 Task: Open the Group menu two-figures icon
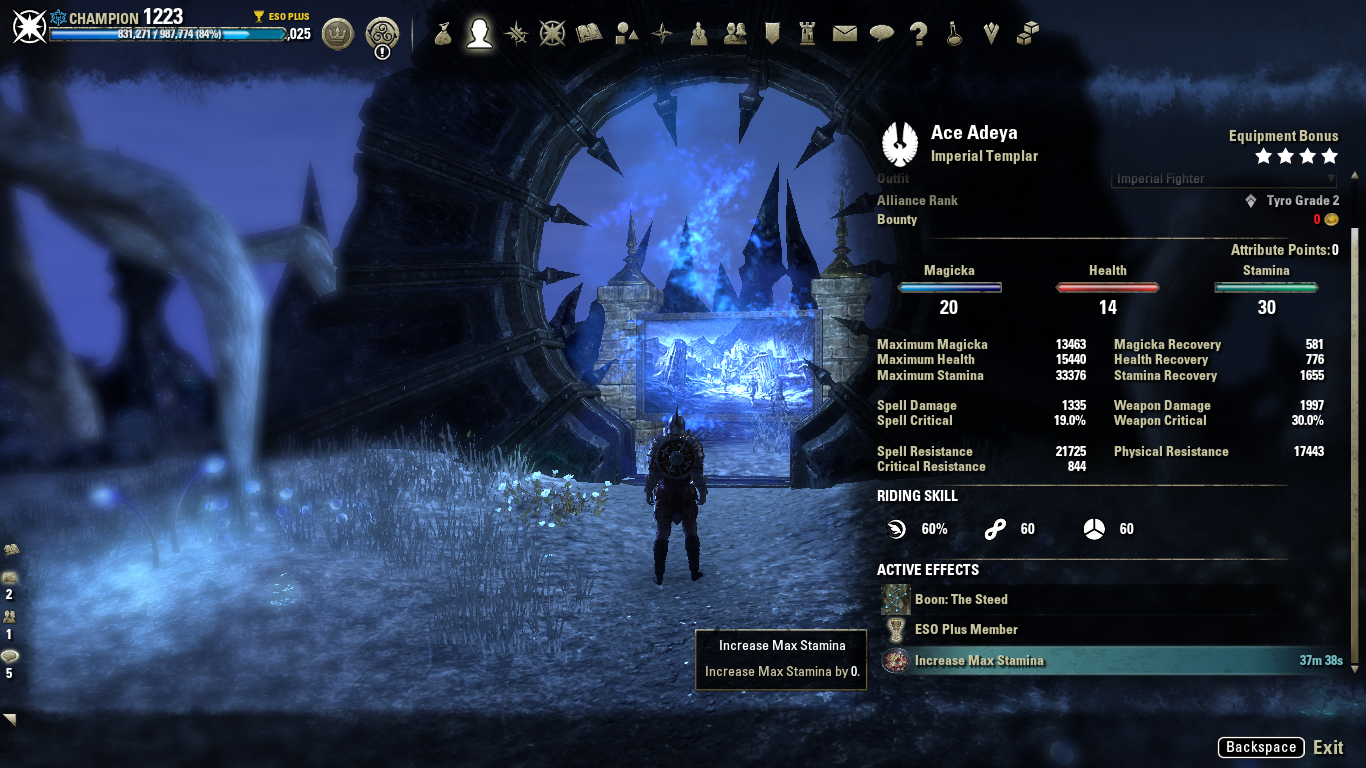point(735,34)
